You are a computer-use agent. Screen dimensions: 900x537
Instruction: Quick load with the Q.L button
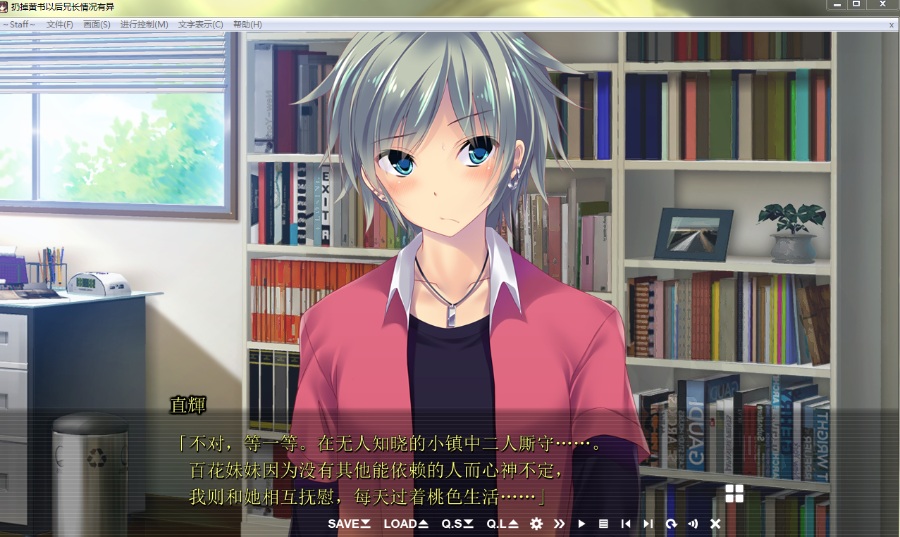coord(502,523)
